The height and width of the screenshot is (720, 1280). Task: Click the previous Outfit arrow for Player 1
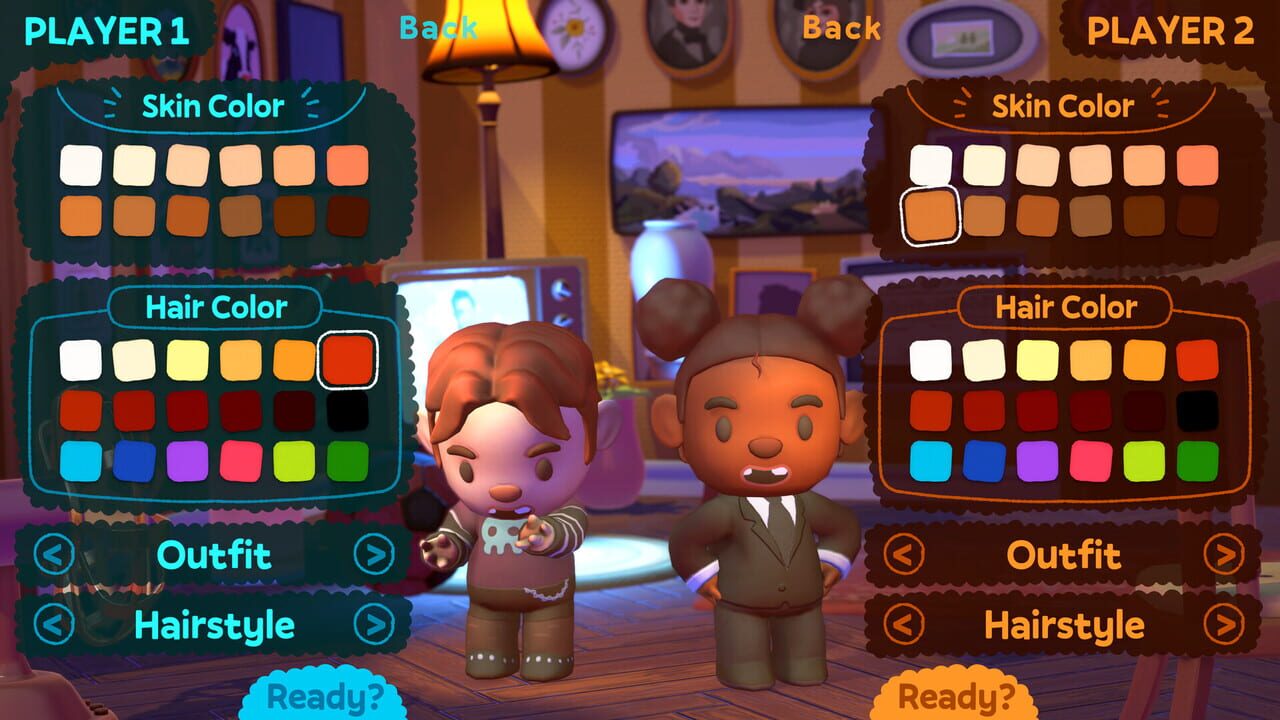click(53, 556)
